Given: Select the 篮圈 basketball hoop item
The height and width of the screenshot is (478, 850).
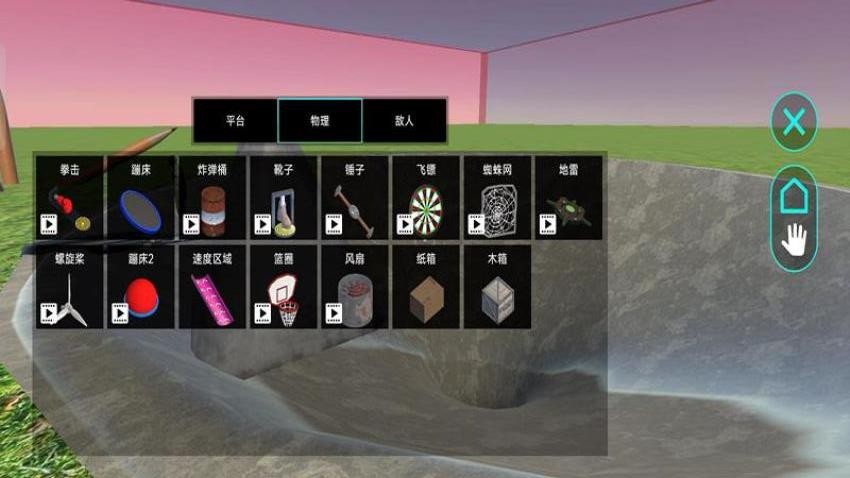Looking at the screenshot, I should click(x=283, y=288).
